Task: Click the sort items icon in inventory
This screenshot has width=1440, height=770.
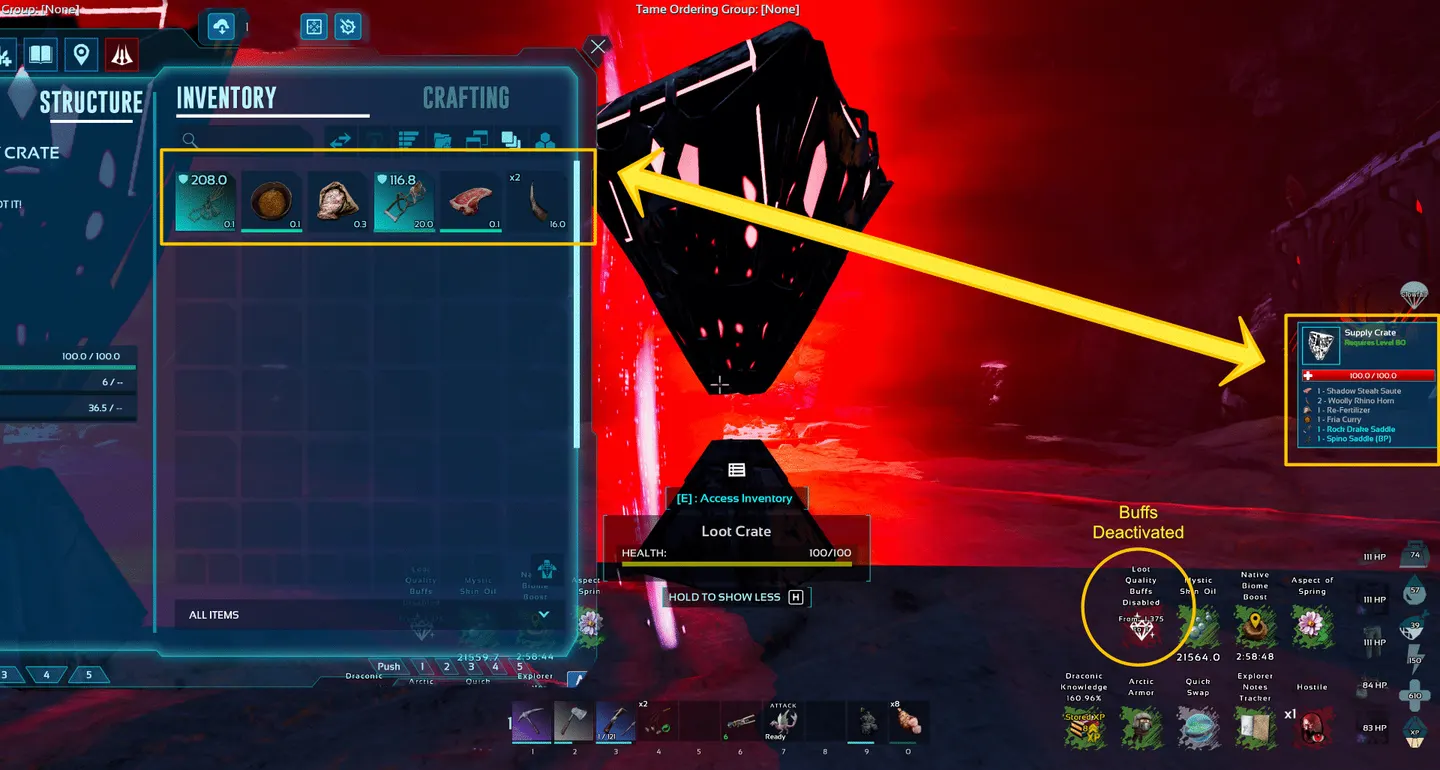Action: point(408,140)
